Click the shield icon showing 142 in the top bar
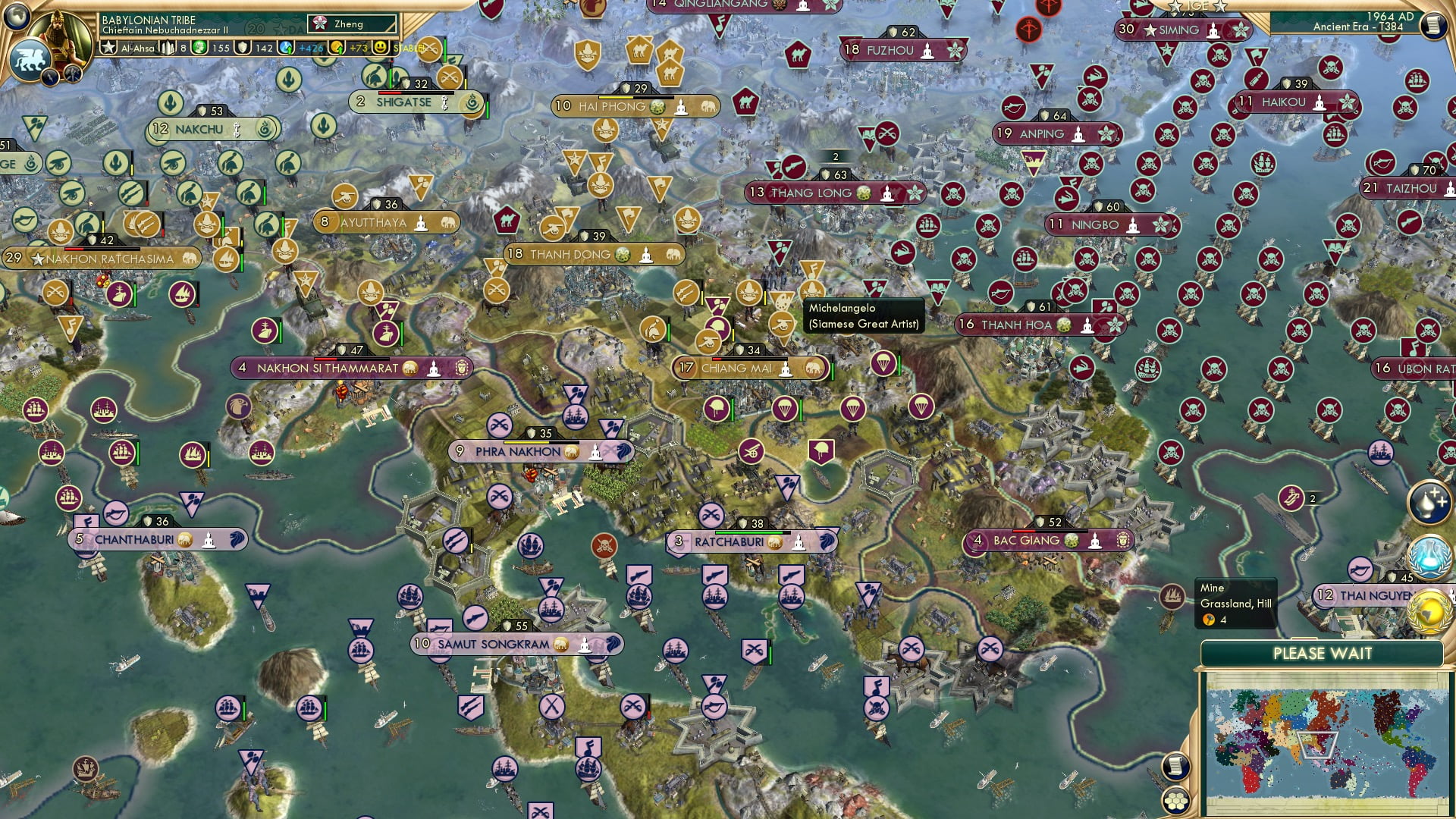Viewport: 1456px width, 819px height. pos(241,47)
